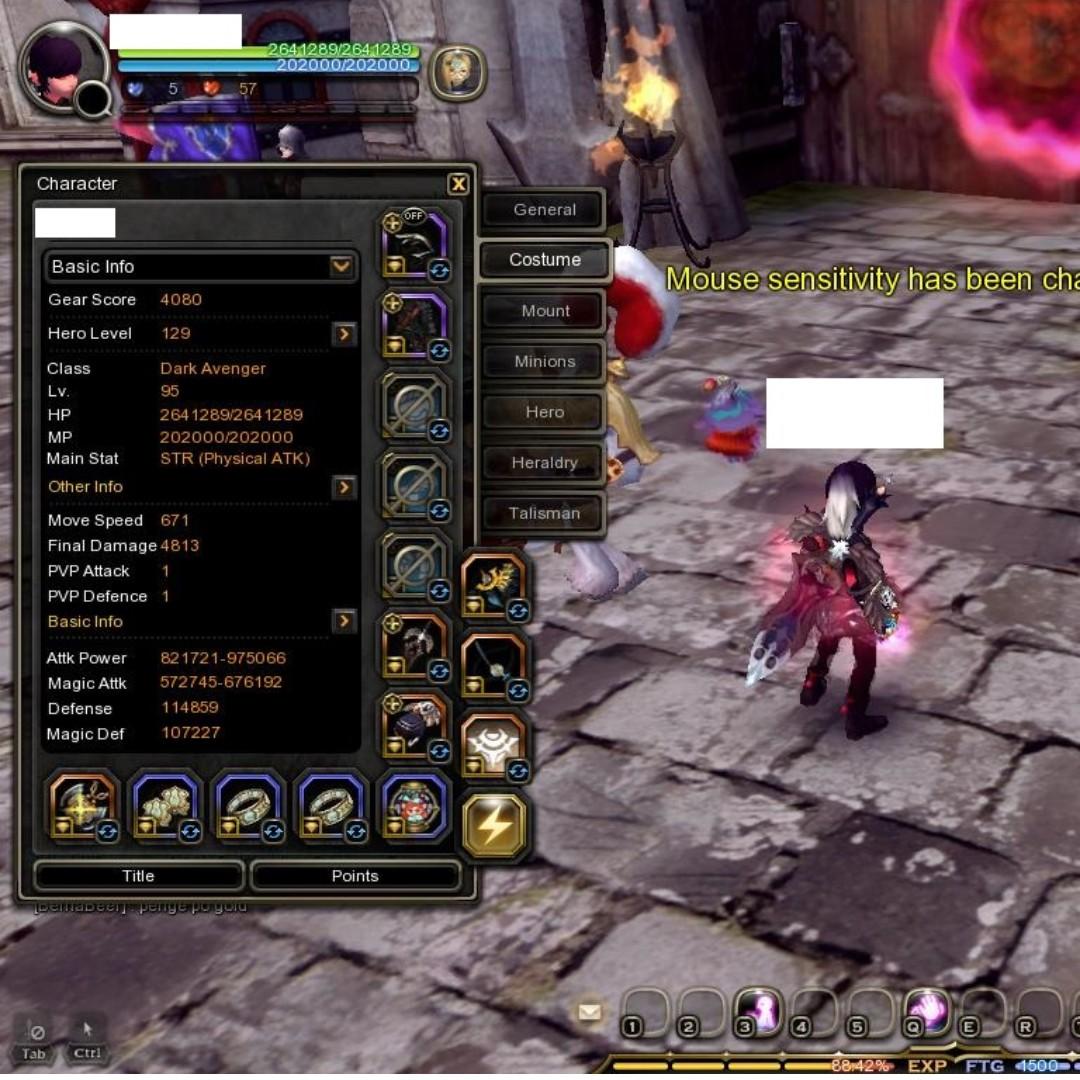Viewport: 1080px width, 1080px height.
Task: Show the Minions tab
Action: (544, 361)
